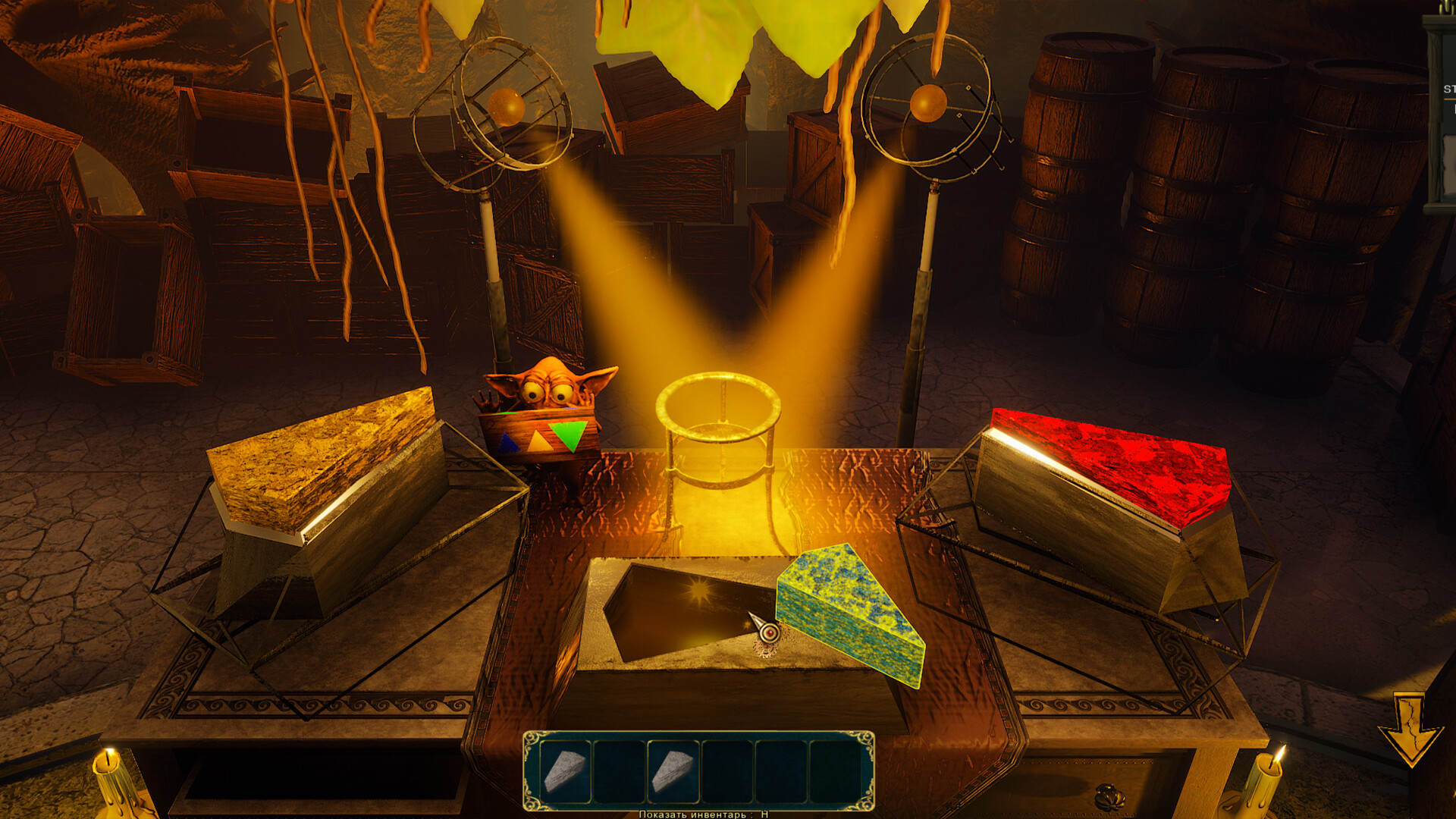
Task: Click the right lamp post sphere
Action: coord(927,102)
